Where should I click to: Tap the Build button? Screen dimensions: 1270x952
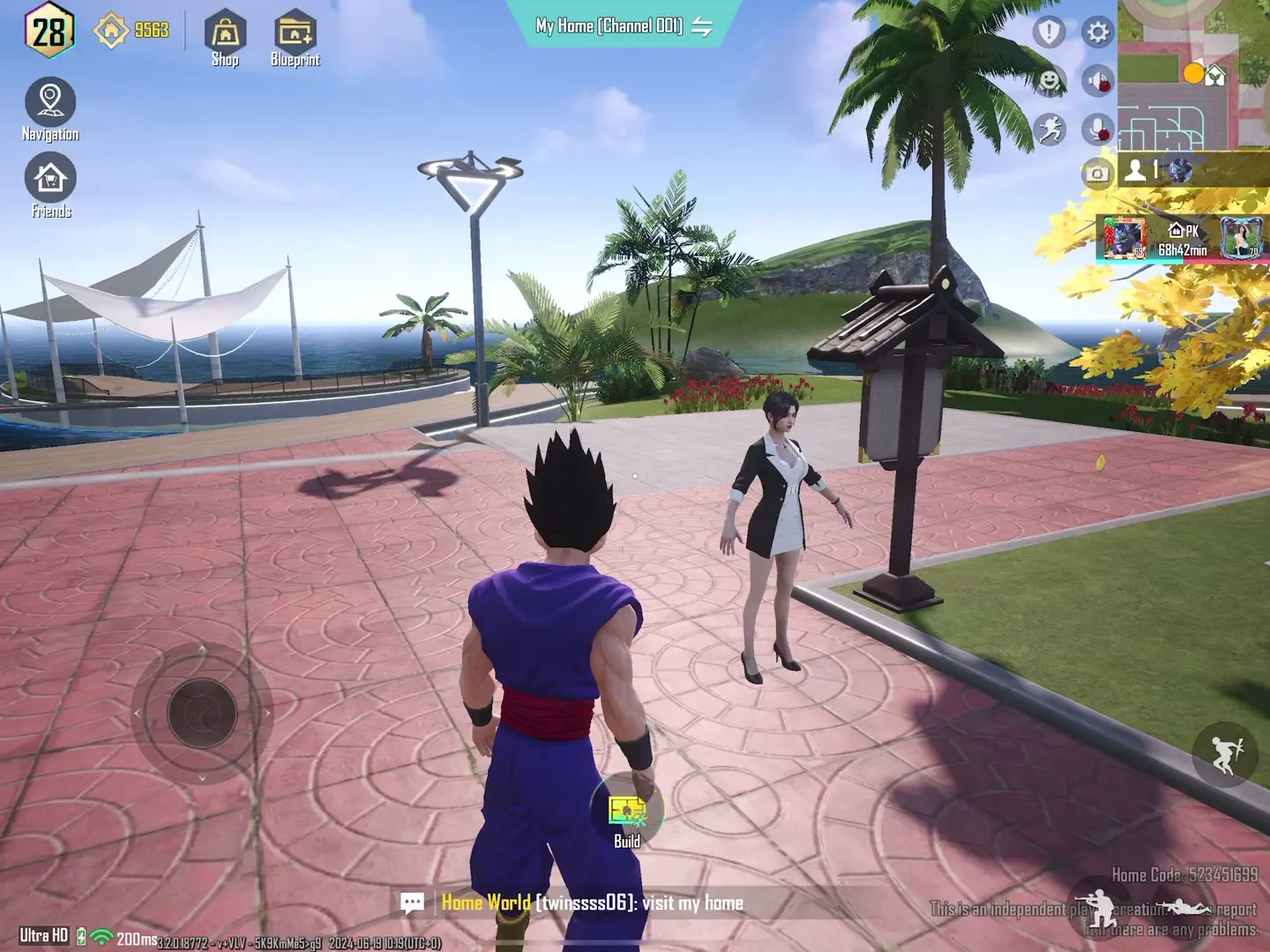coord(626,815)
